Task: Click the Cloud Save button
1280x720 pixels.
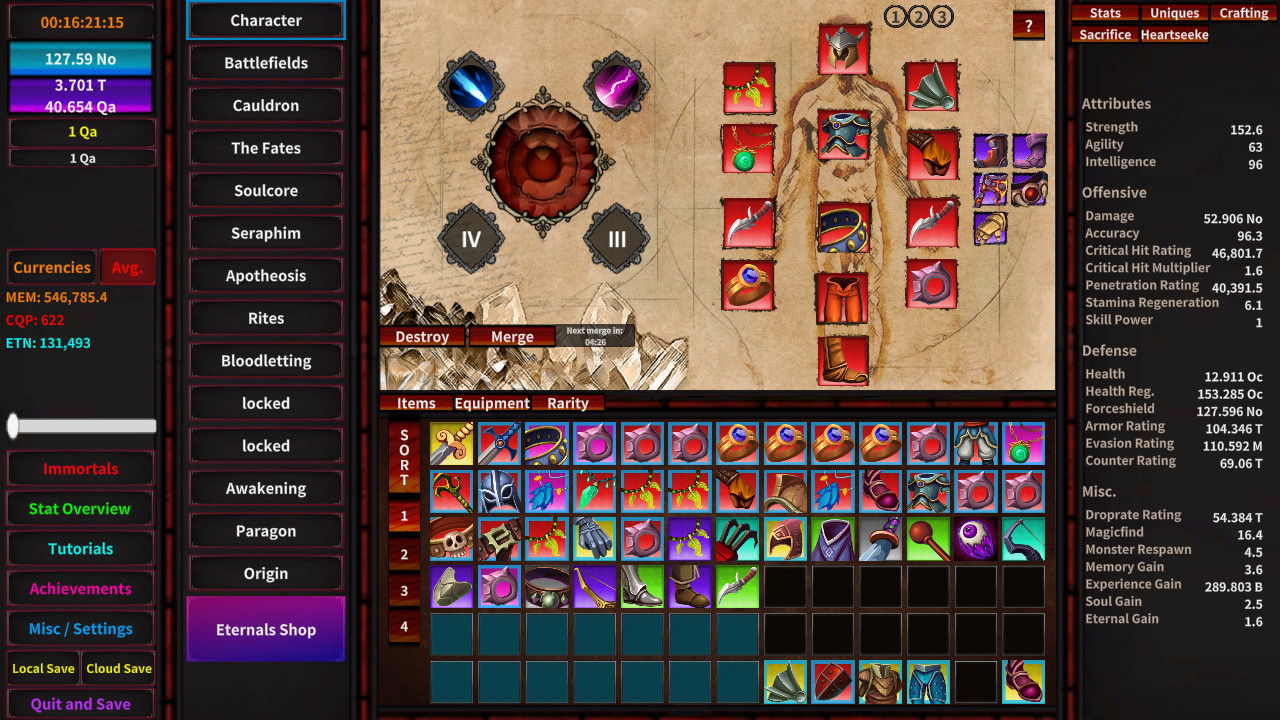Action: (118, 668)
